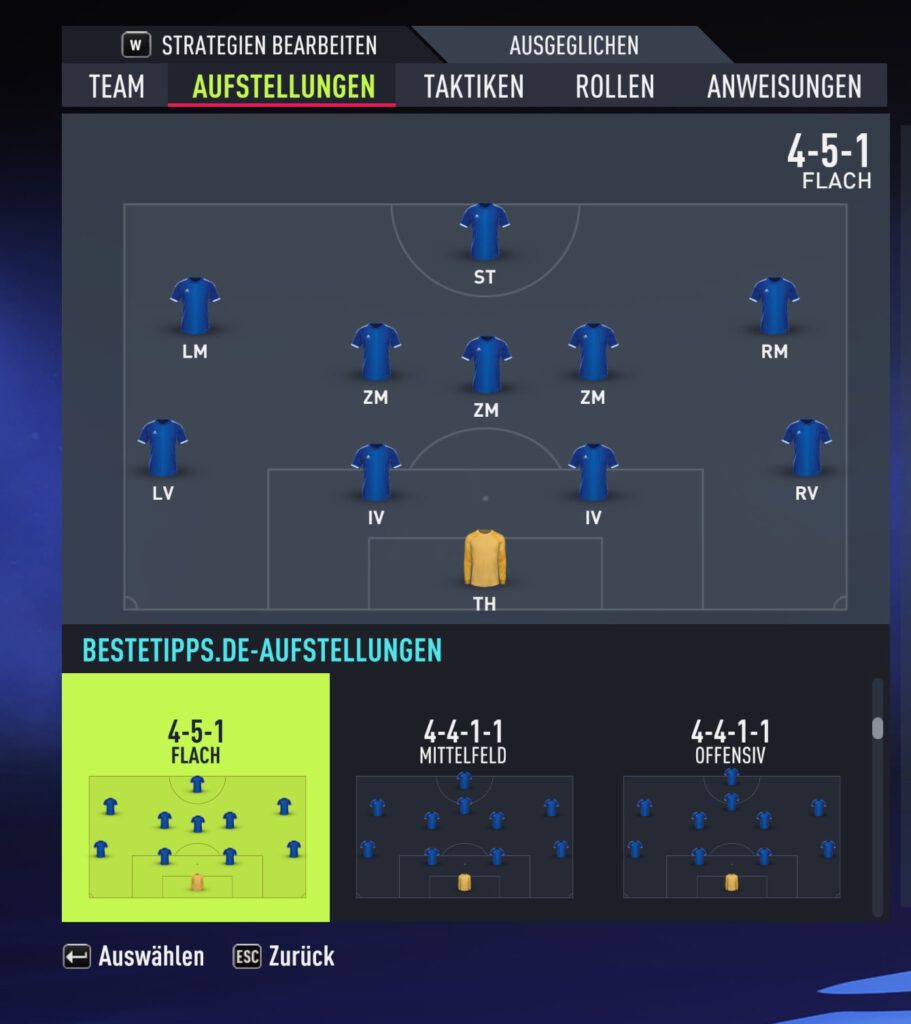The image size is (911, 1024).
Task: Open the Rollen tab
Action: [x=614, y=86]
